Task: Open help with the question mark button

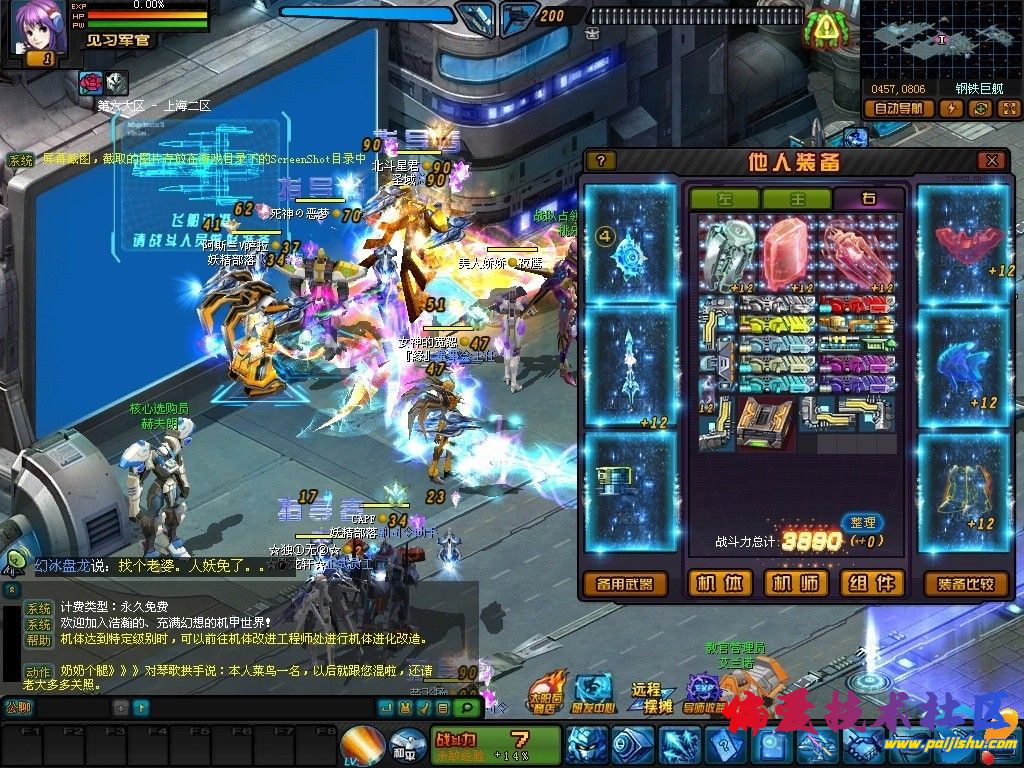Action: (x=600, y=160)
